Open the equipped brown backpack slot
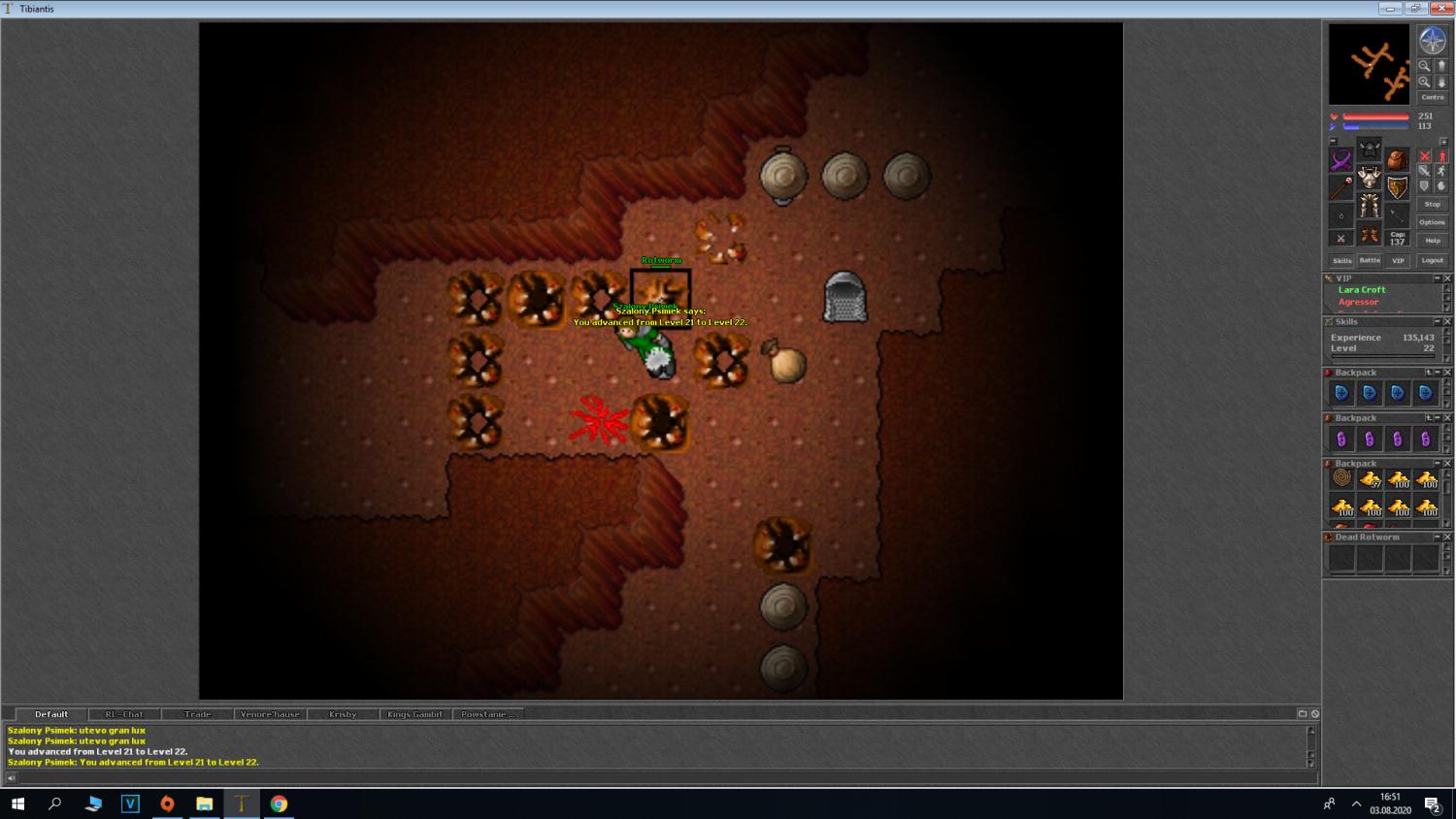This screenshot has height=819, width=1456. 1397,160
